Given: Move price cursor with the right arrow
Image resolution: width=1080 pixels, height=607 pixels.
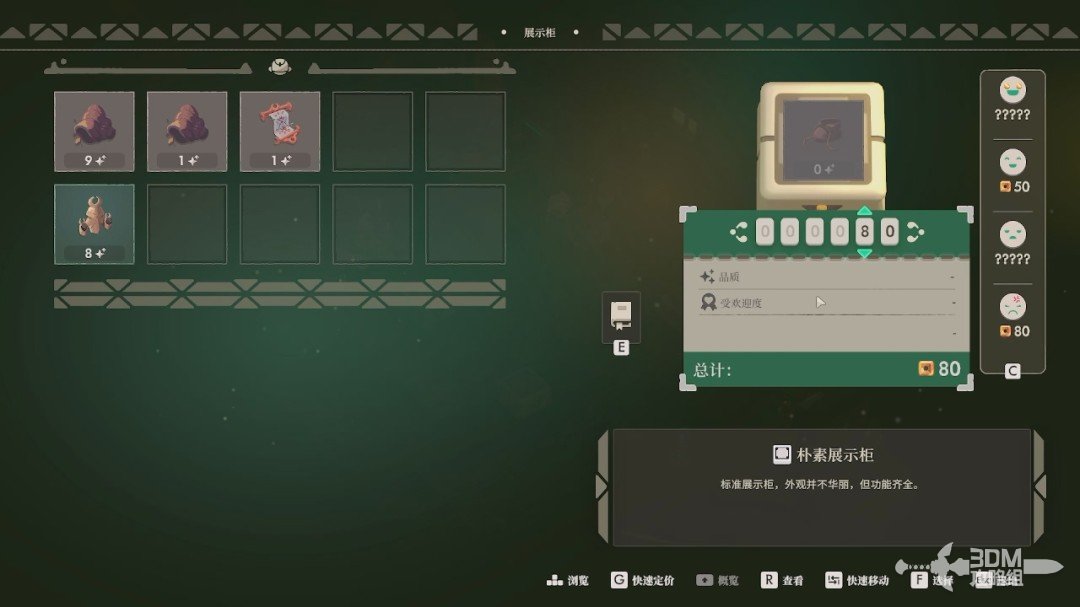Looking at the screenshot, I should 914,233.
